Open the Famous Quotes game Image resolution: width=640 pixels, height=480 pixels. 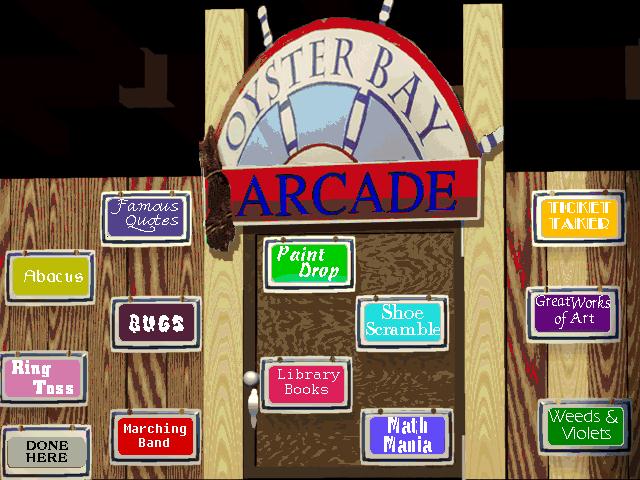pos(146,216)
